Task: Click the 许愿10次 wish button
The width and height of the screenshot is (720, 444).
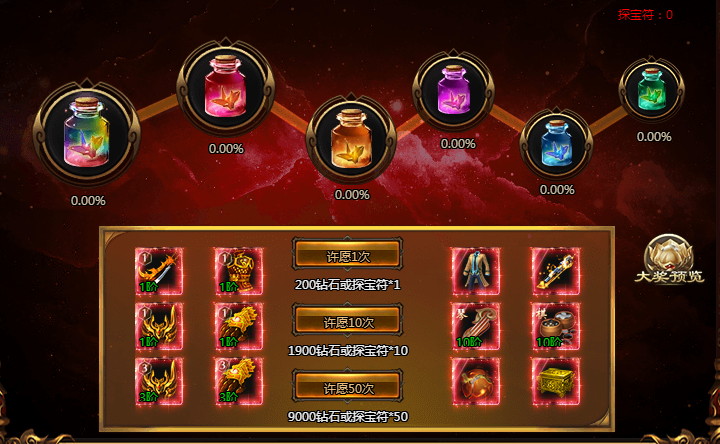Action: (347, 321)
